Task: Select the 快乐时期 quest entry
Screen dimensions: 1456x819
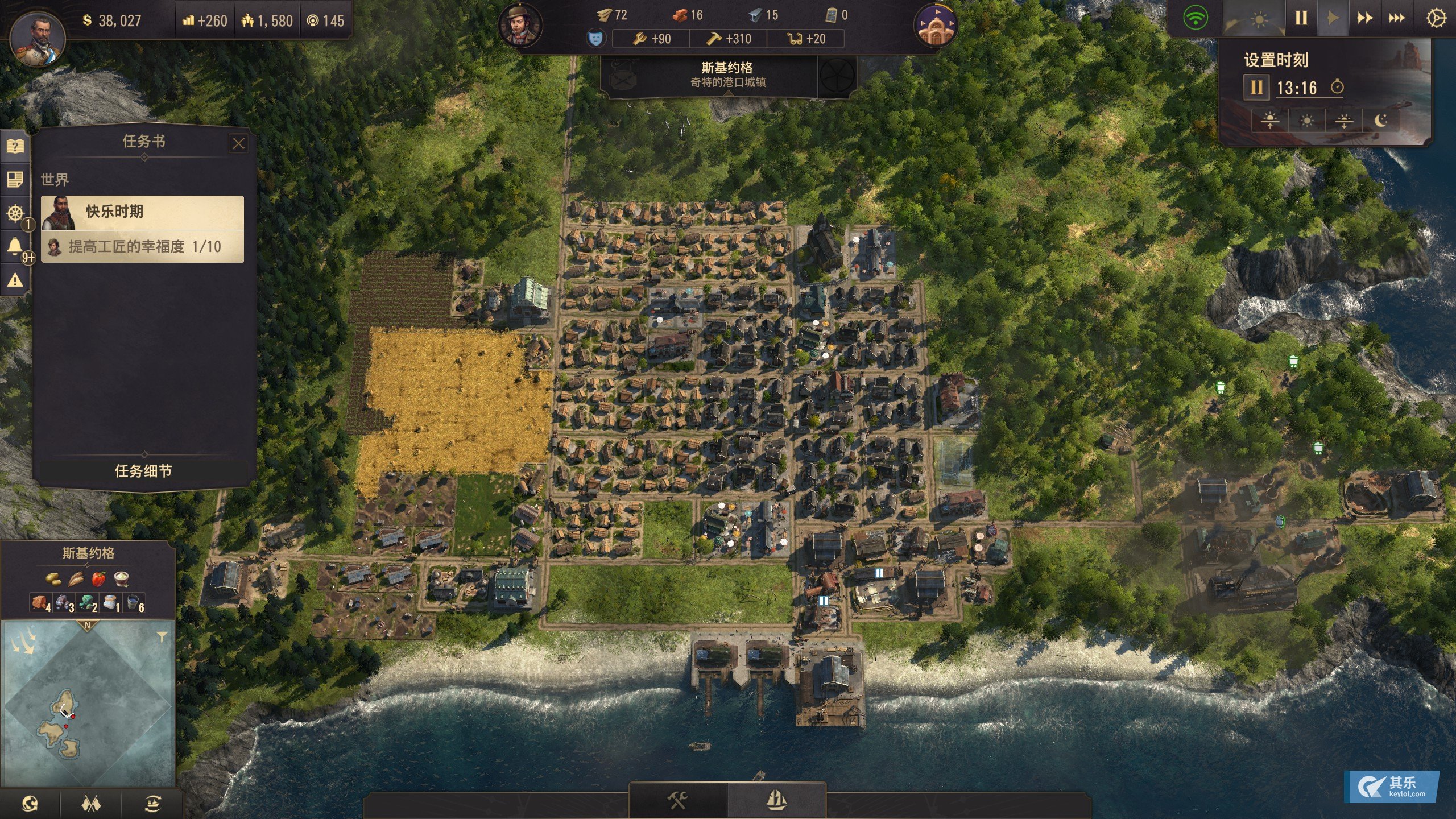Action: coord(142,212)
